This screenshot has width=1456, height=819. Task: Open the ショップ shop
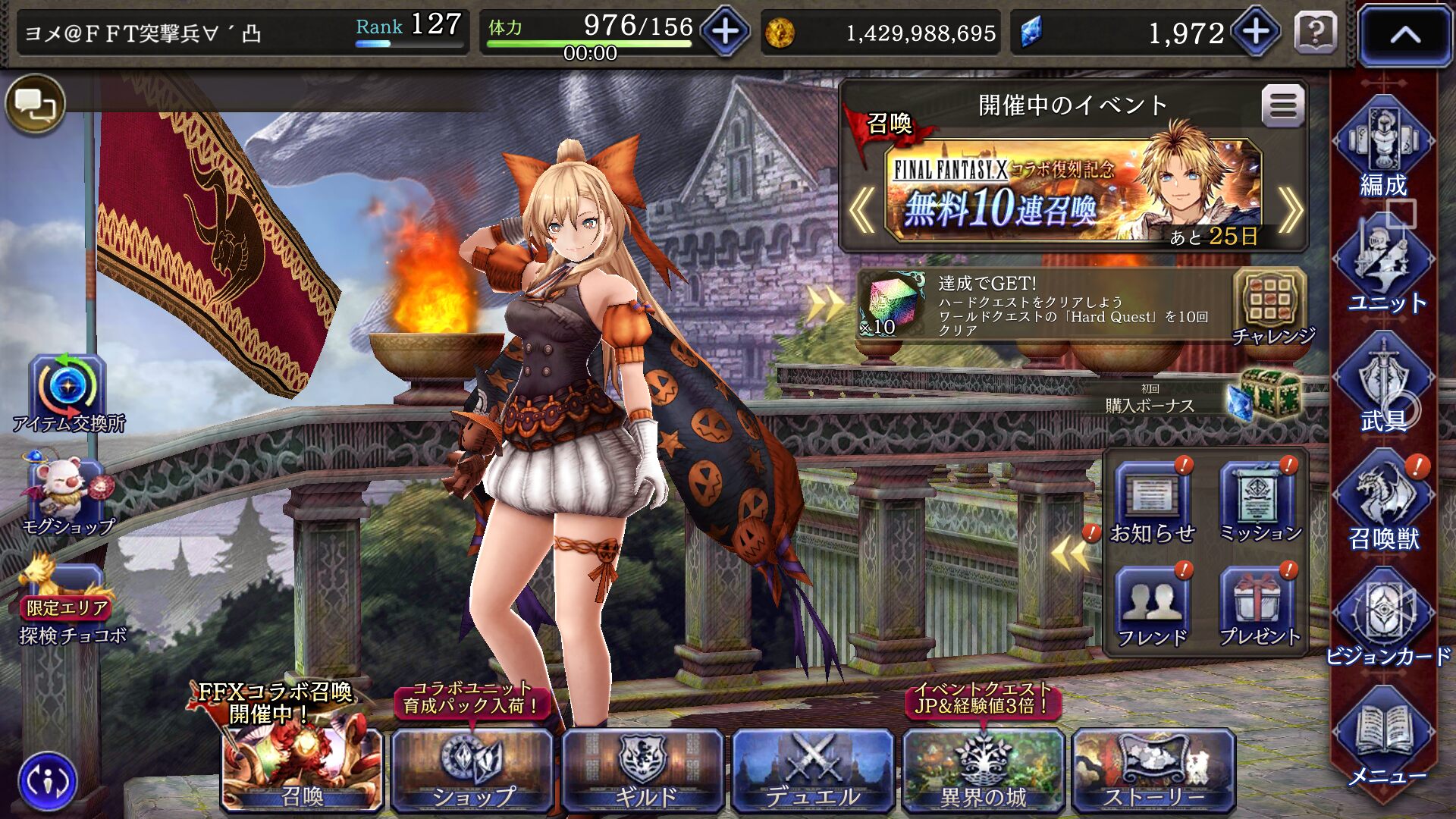tap(472, 770)
